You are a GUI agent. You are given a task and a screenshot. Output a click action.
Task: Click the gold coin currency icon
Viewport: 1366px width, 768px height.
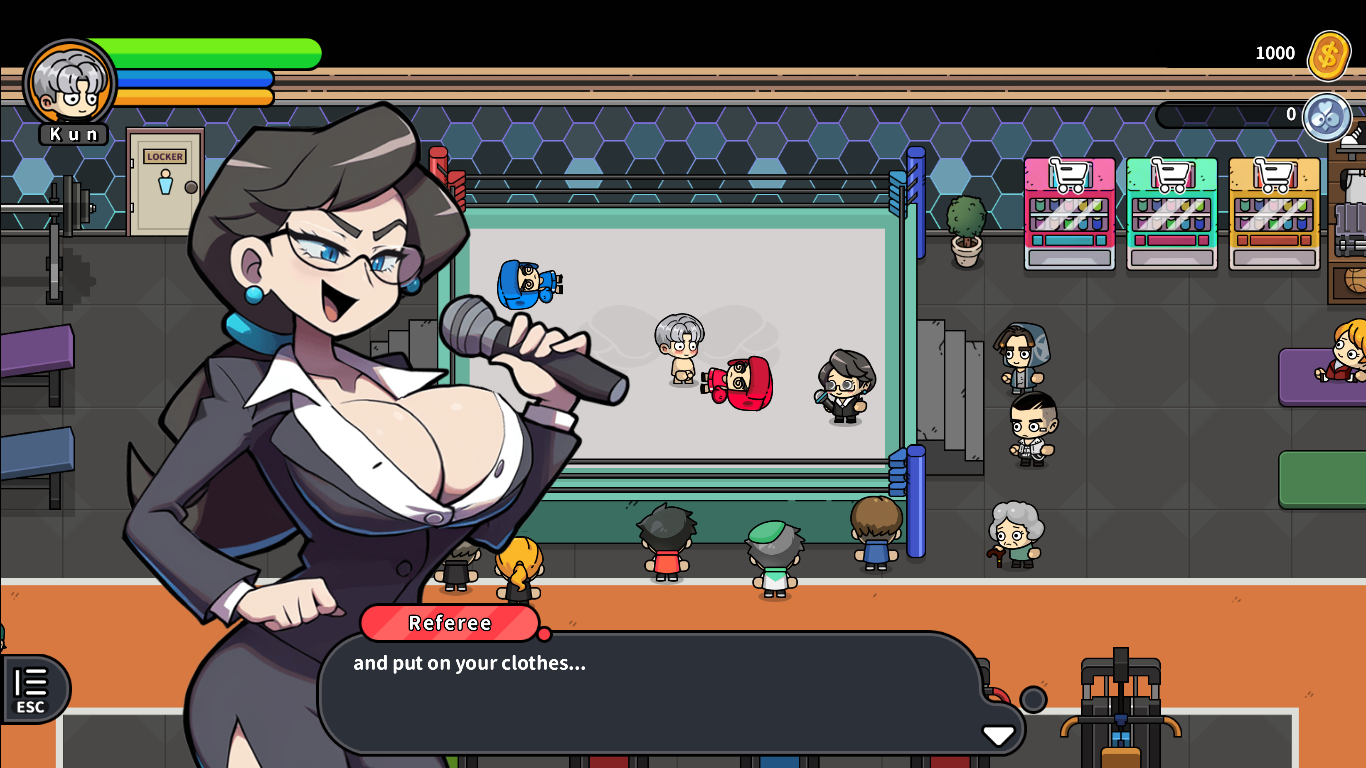click(x=1329, y=55)
